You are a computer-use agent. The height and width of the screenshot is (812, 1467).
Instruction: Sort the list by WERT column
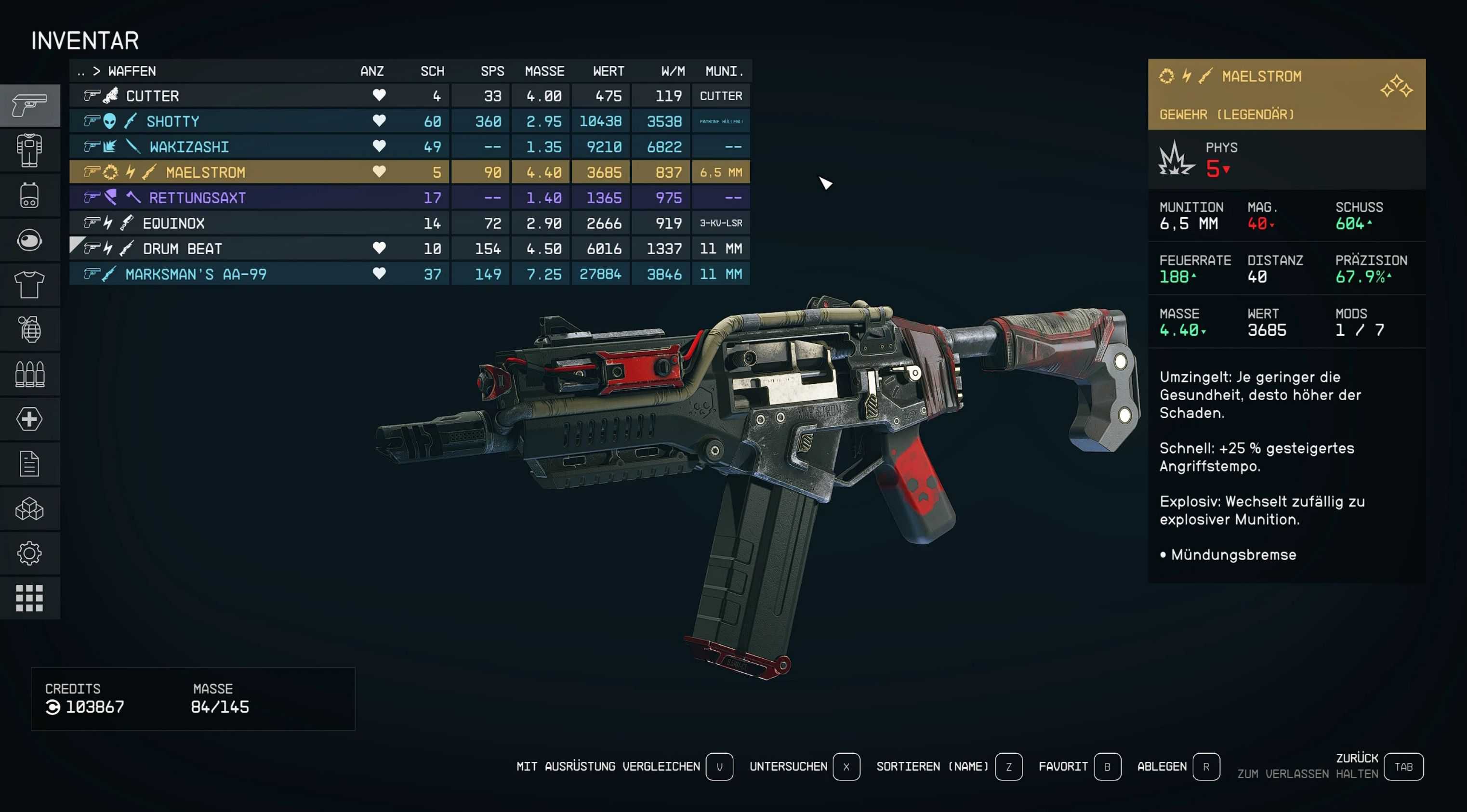click(608, 71)
